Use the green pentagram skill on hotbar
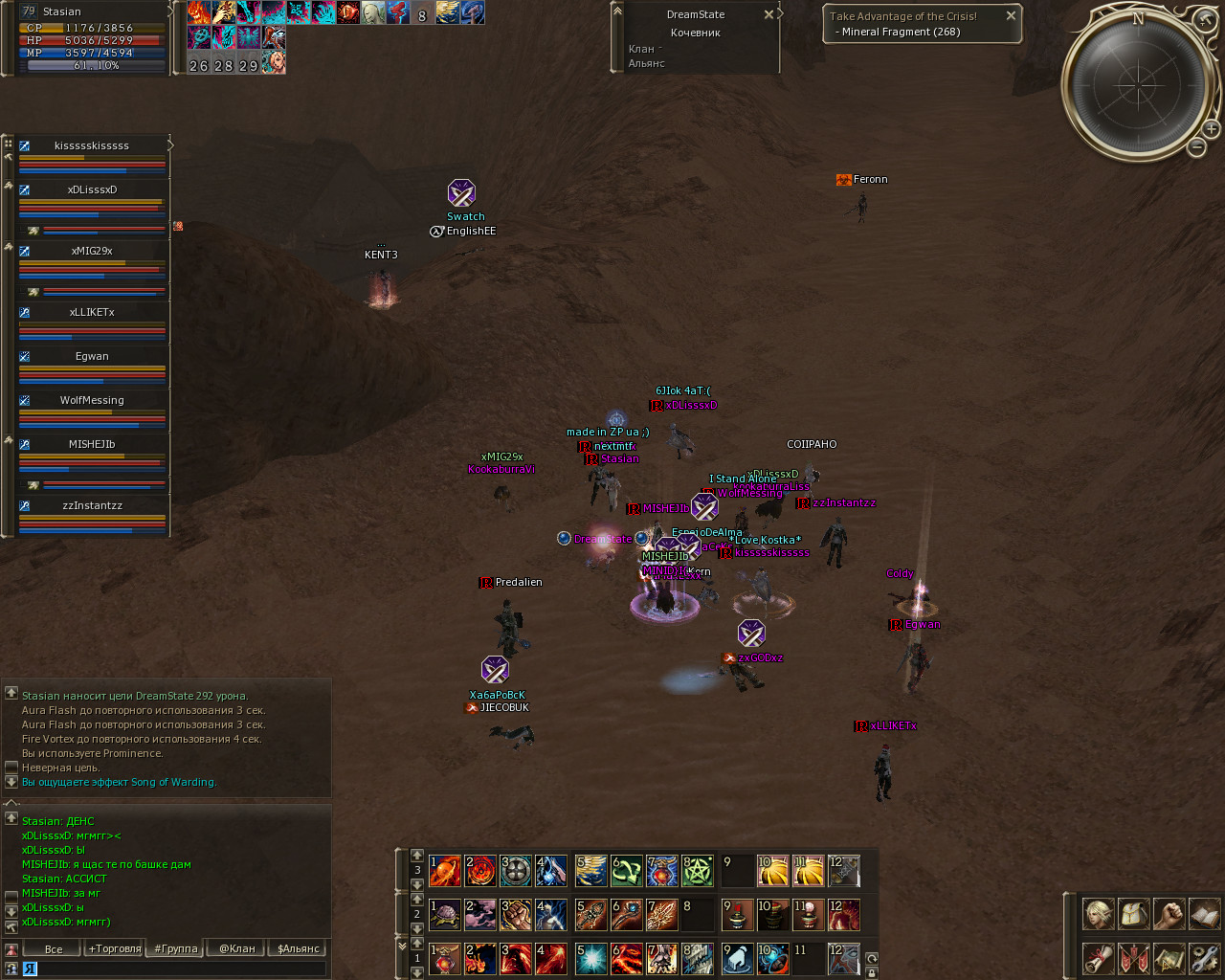The image size is (1225, 980). pos(697,871)
